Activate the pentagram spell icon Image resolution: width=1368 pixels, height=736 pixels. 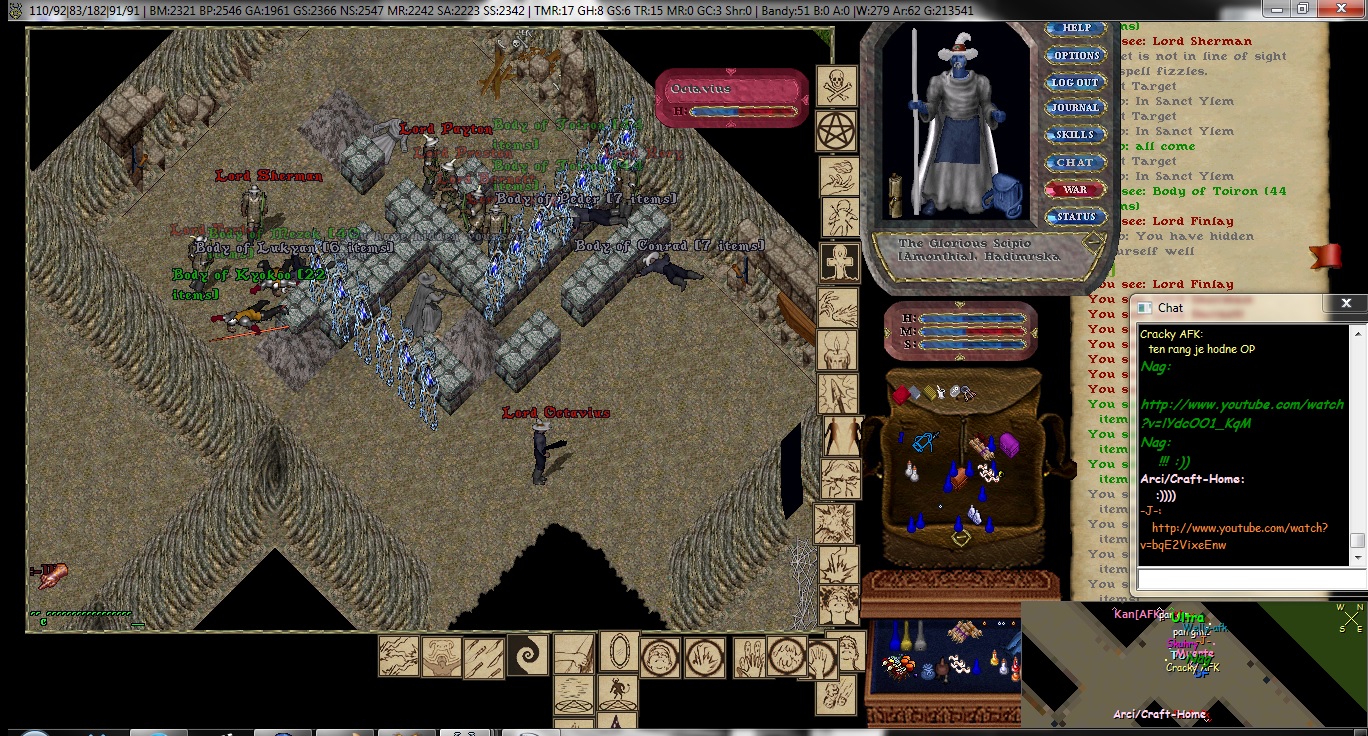pos(837,130)
